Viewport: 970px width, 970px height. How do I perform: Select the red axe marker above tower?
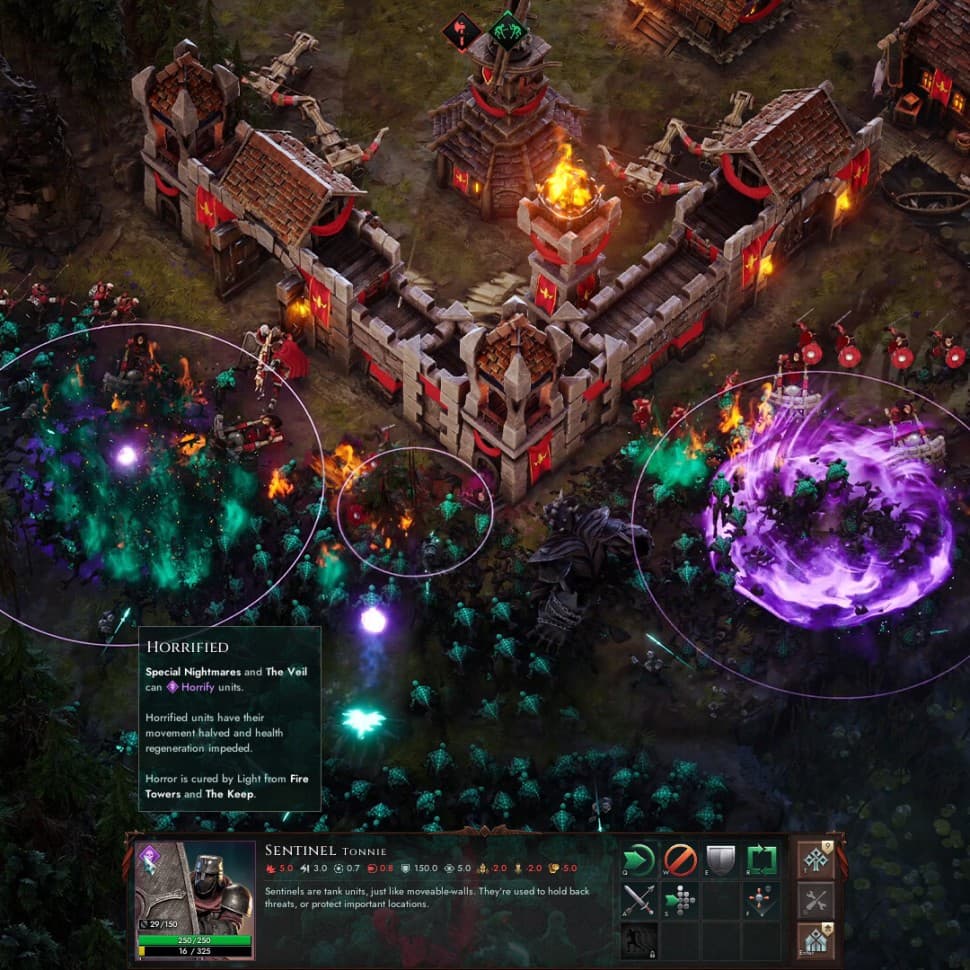pos(461,29)
